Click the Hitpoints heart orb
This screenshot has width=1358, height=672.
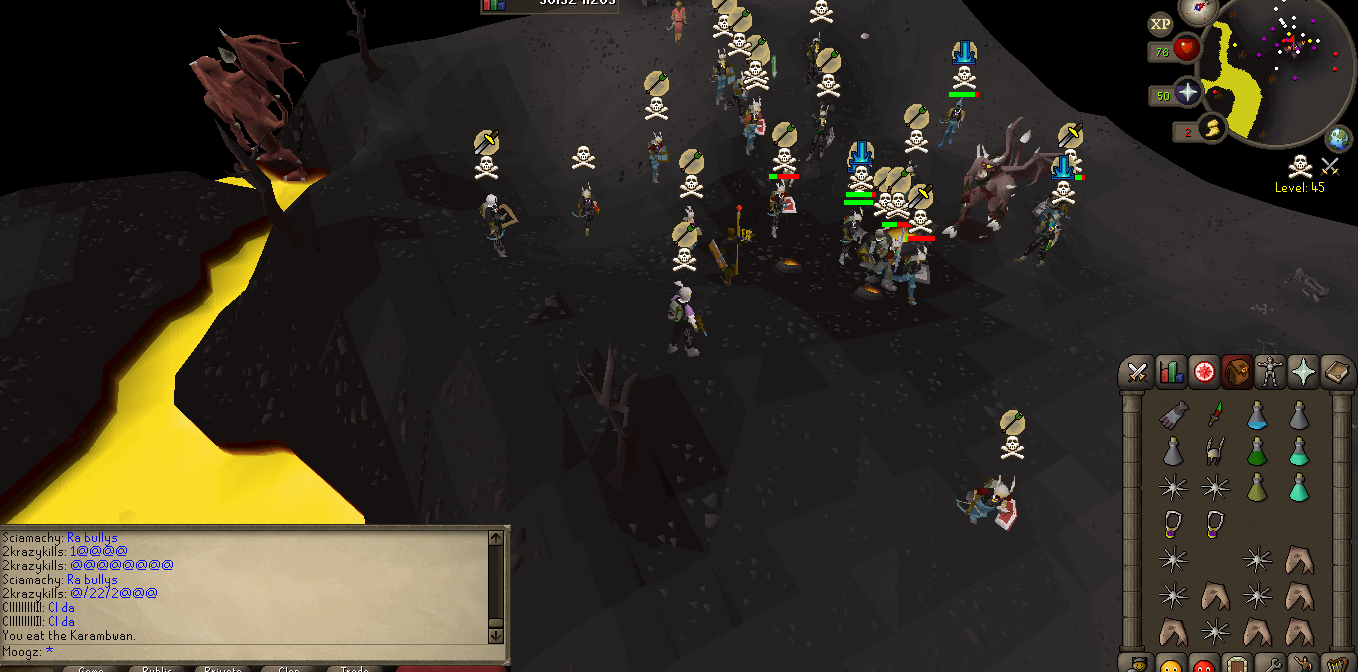[x=1187, y=49]
